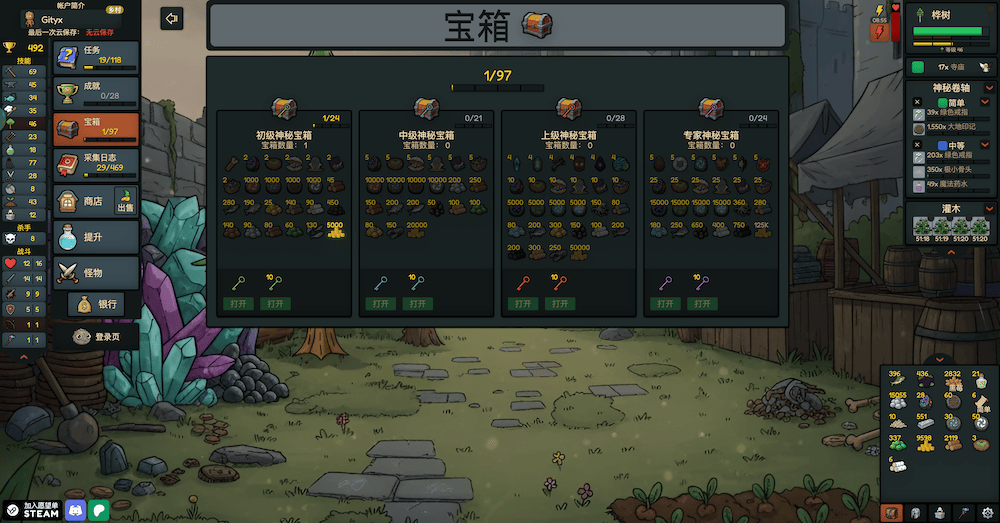Click the back arrow button
This screenshot has height=523, width=1000.
coord(172,19)
